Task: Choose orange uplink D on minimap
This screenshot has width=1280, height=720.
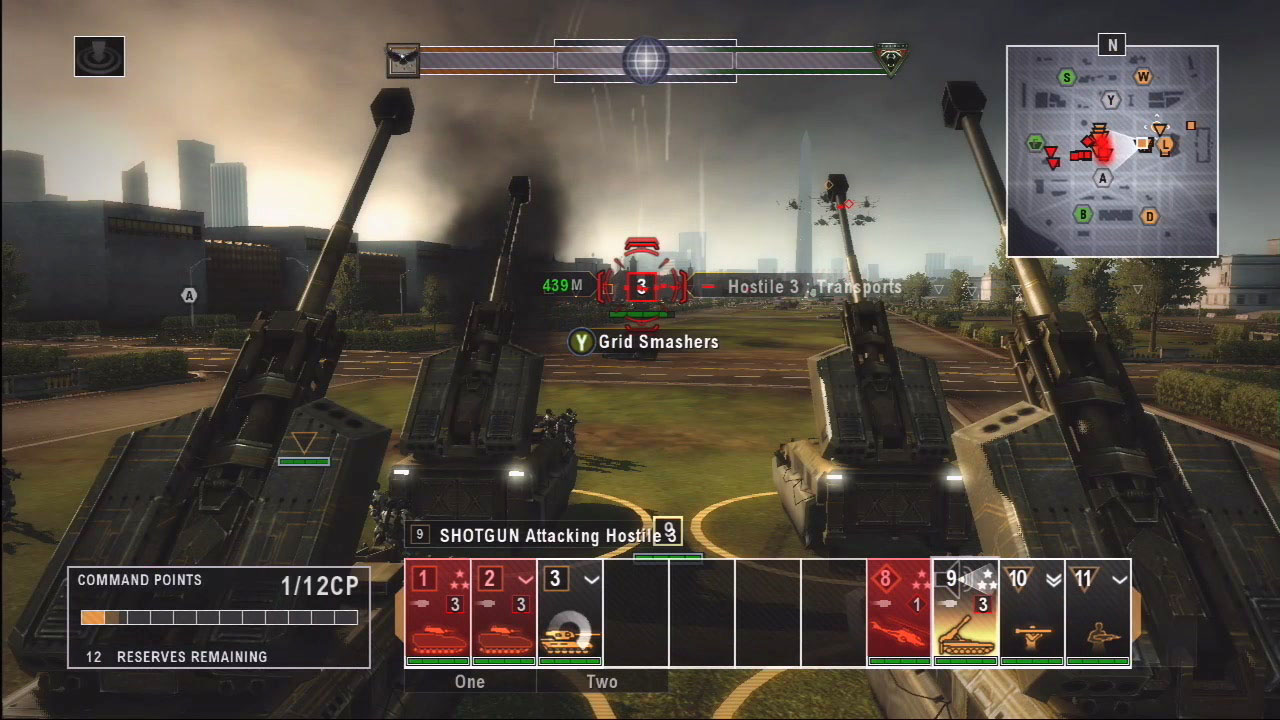Action: [1150, 216]
